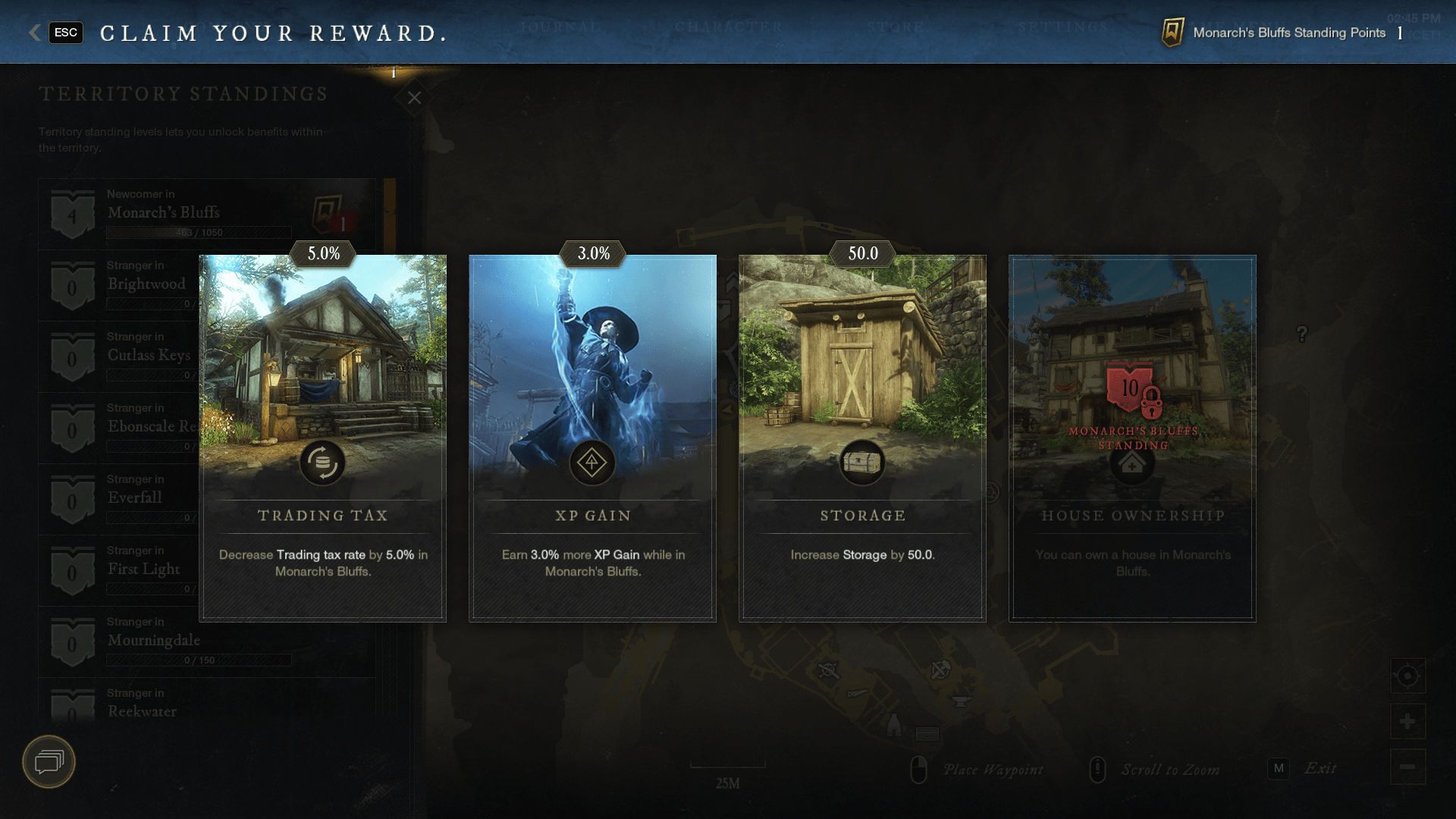Close the Territory Standings panel
Viewport: 1456px width, 819px height.
coord(413,98)
